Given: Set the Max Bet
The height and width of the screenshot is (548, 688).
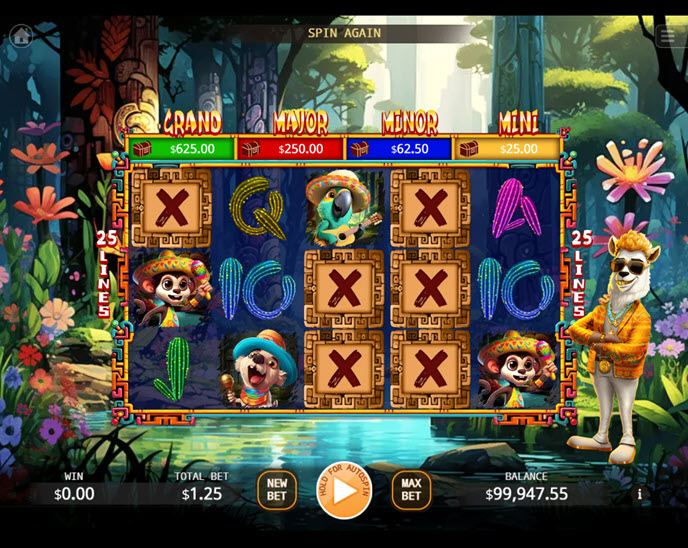Looking at the screenshot, I should coord(411,490).
